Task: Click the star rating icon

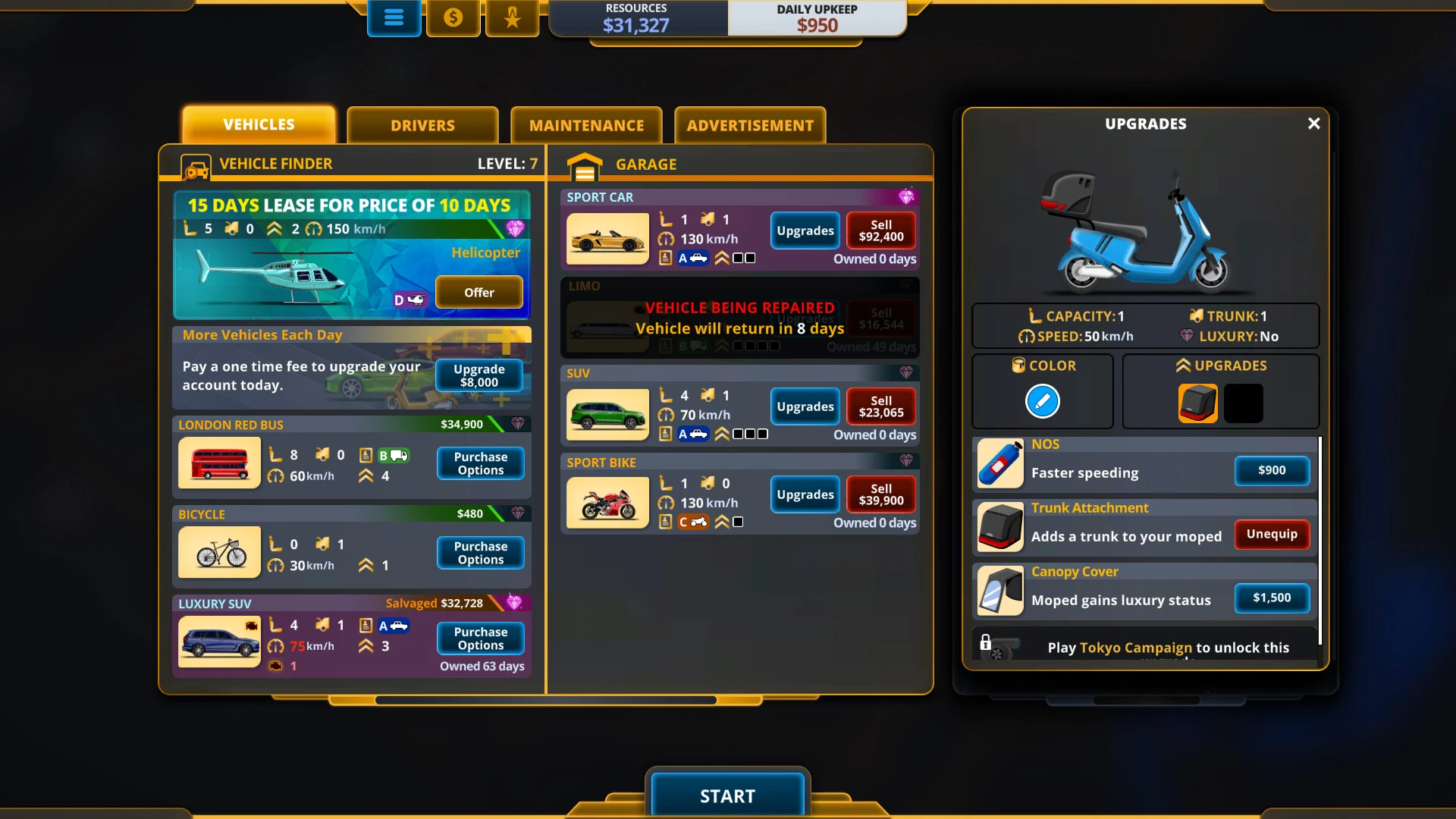Action: pyautogui.click(x=512, y=17)
